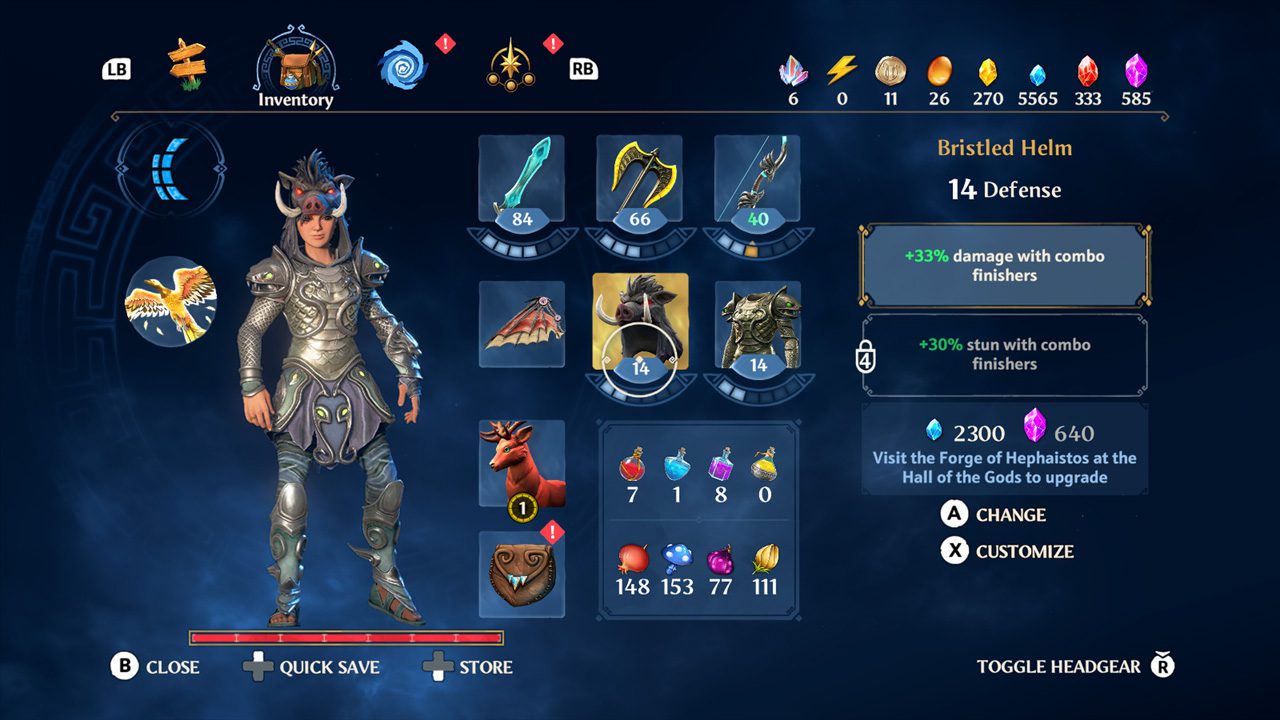Click the crescent stamina gauge icon
The height and width of the screenshot is (720, 1280).
point(171,165)
